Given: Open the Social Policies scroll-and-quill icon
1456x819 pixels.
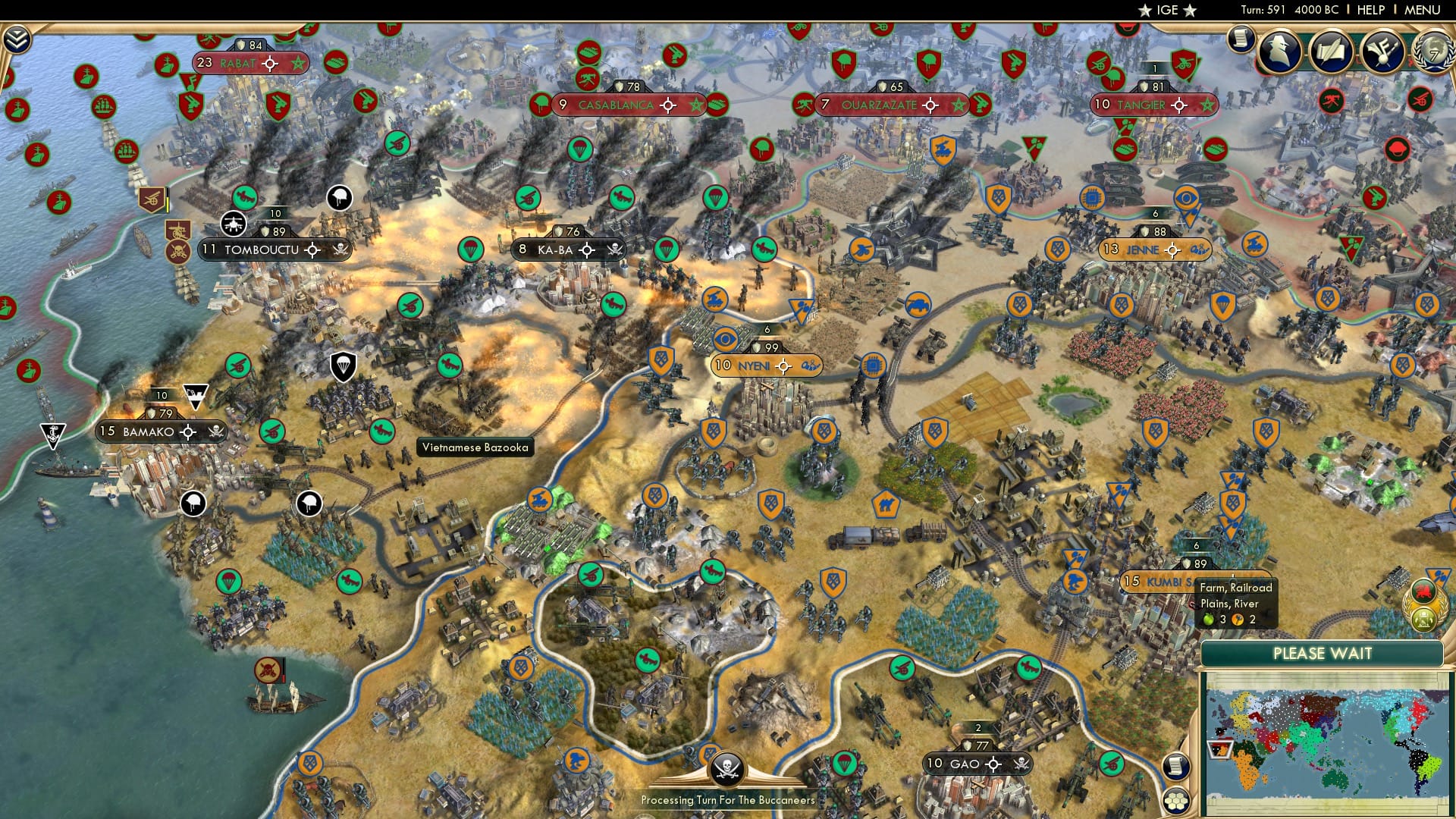Looking at the screenshot, I should coord(1331,51).
